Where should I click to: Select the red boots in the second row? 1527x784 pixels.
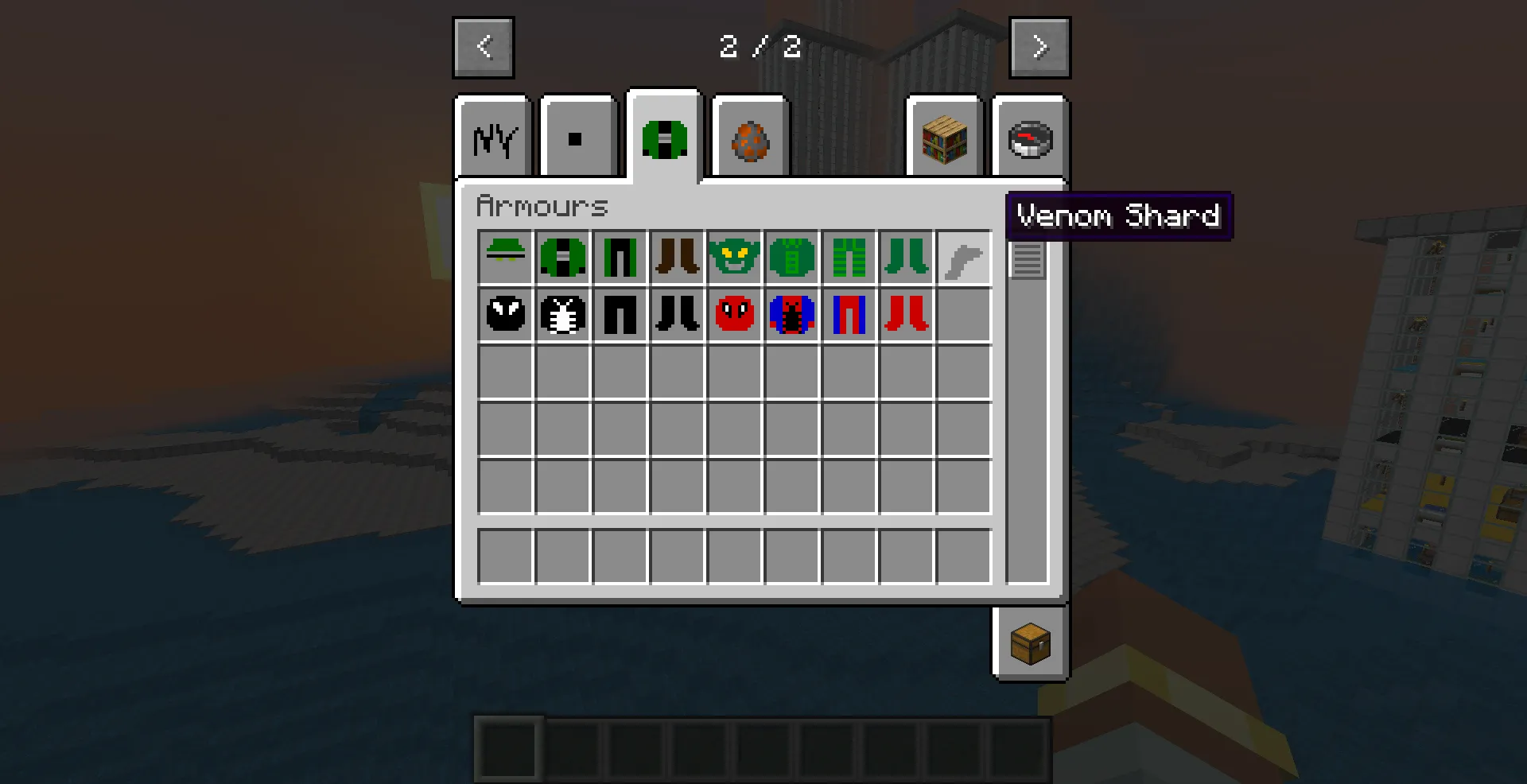[x=906, y=315]
